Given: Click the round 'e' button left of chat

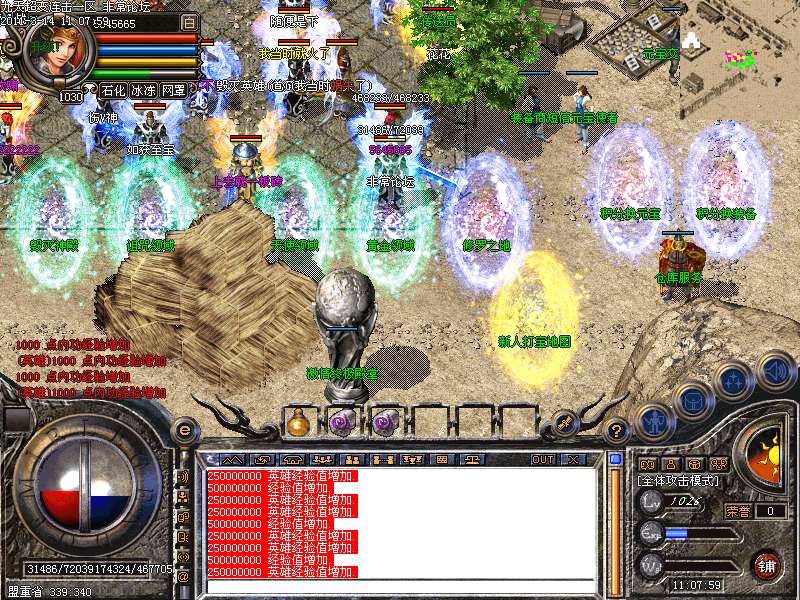Looking at the screenshot, I should click(x=184, y=430).
